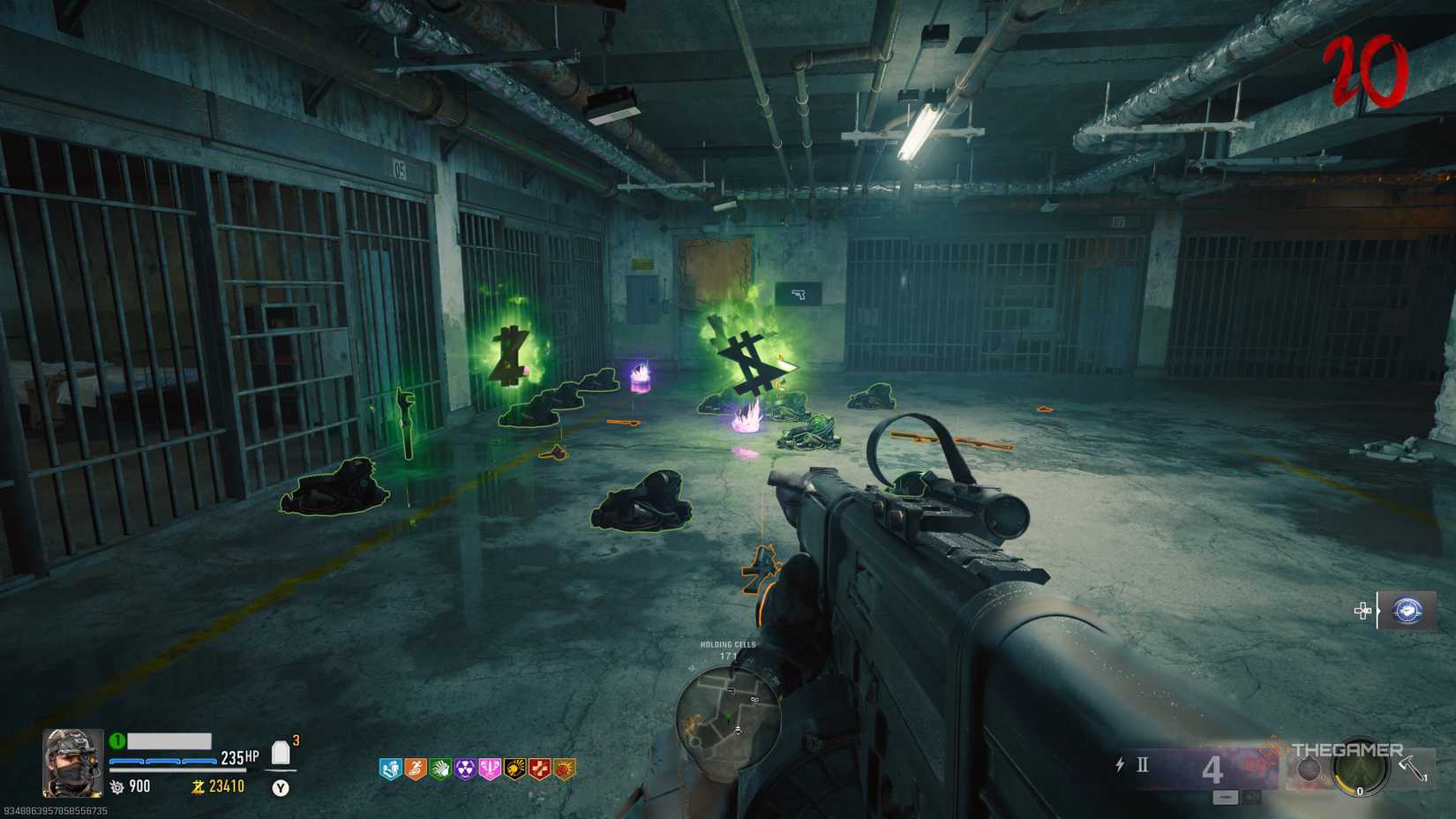Screen dimensions: 1456x819
Task: Select the grenade lethal equipment icon
Action: coord(1310,769)
